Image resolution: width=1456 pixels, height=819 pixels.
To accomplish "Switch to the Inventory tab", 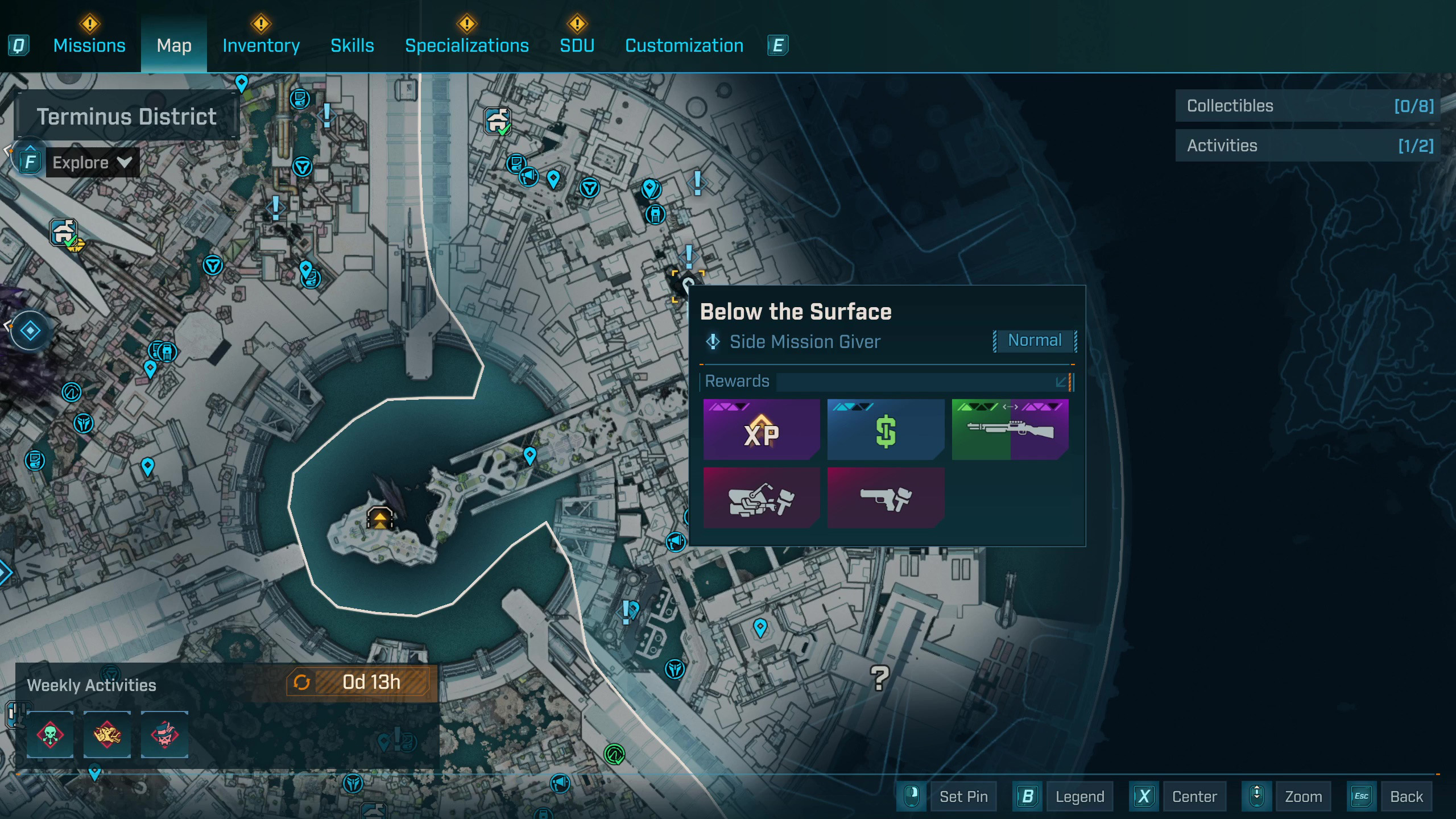I will (x=261, y=45).
